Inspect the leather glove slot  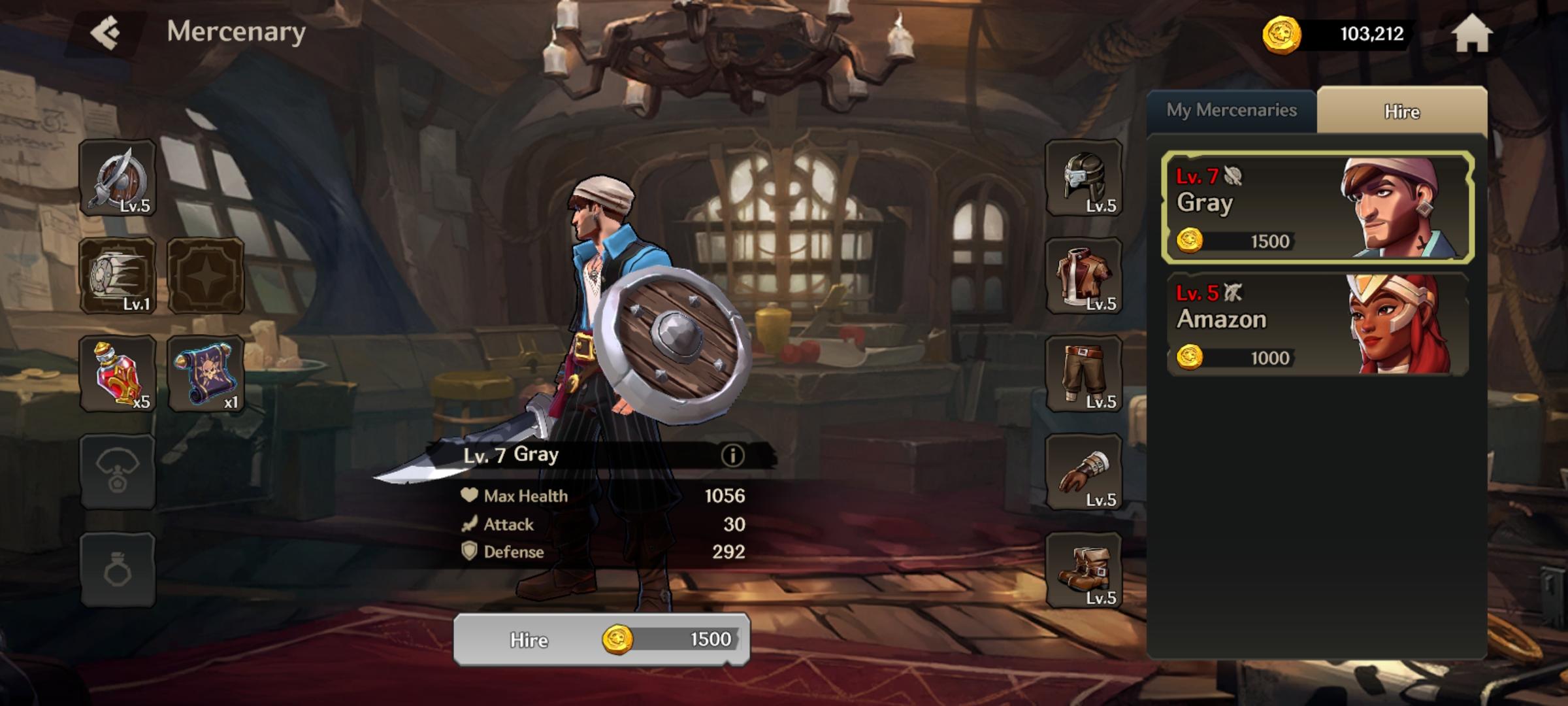[1084, 472]
